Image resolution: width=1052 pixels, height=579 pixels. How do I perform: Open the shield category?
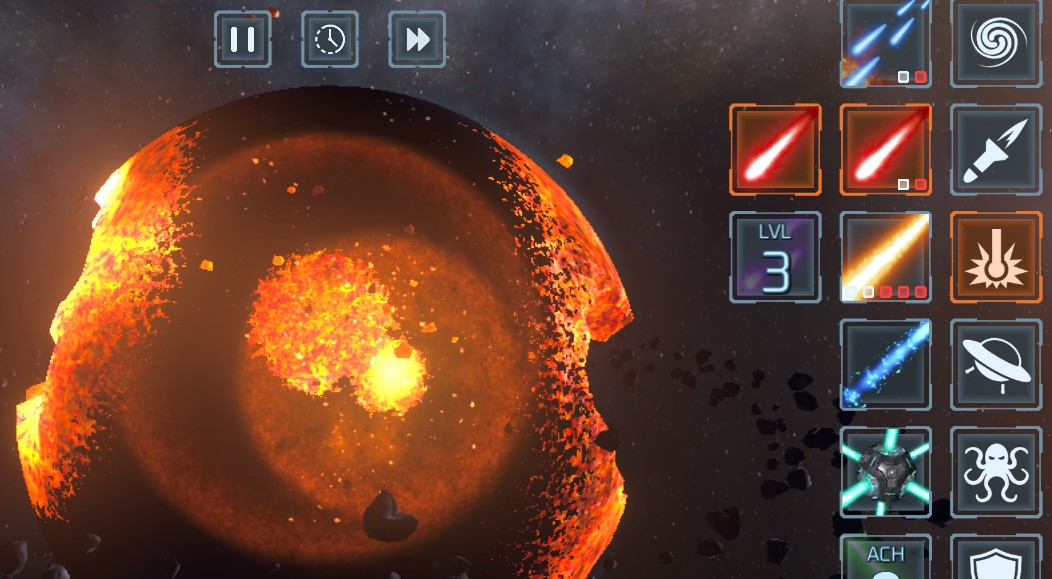tap(995, 558)
